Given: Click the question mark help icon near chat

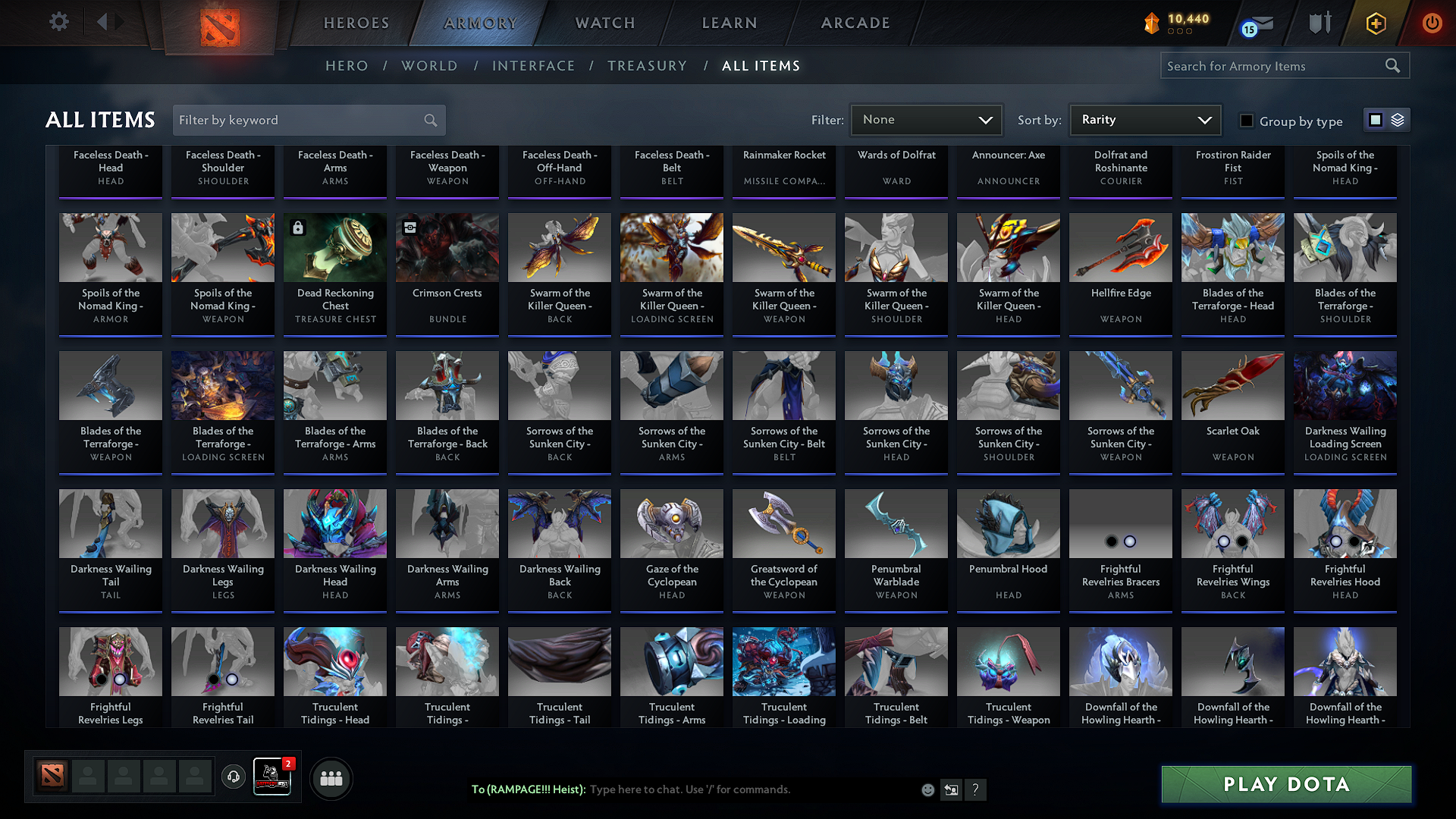Looking at the screenshot, I should tap(976, 789).
